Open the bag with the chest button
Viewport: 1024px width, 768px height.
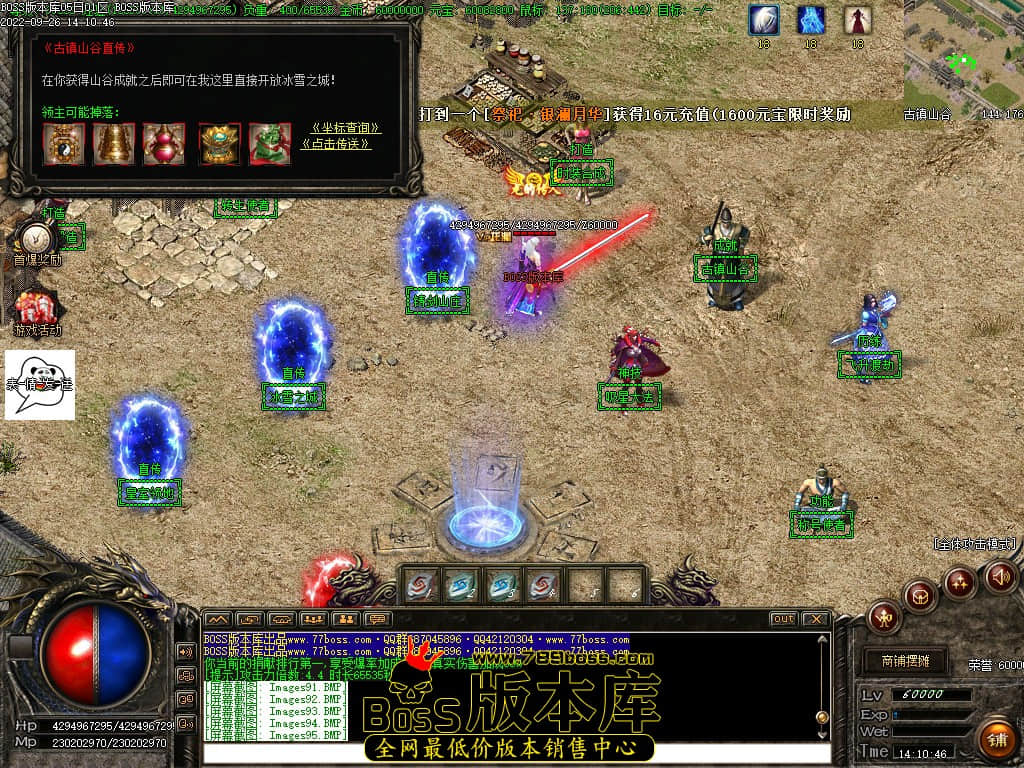pyautogui.click(x=921, y=597)
